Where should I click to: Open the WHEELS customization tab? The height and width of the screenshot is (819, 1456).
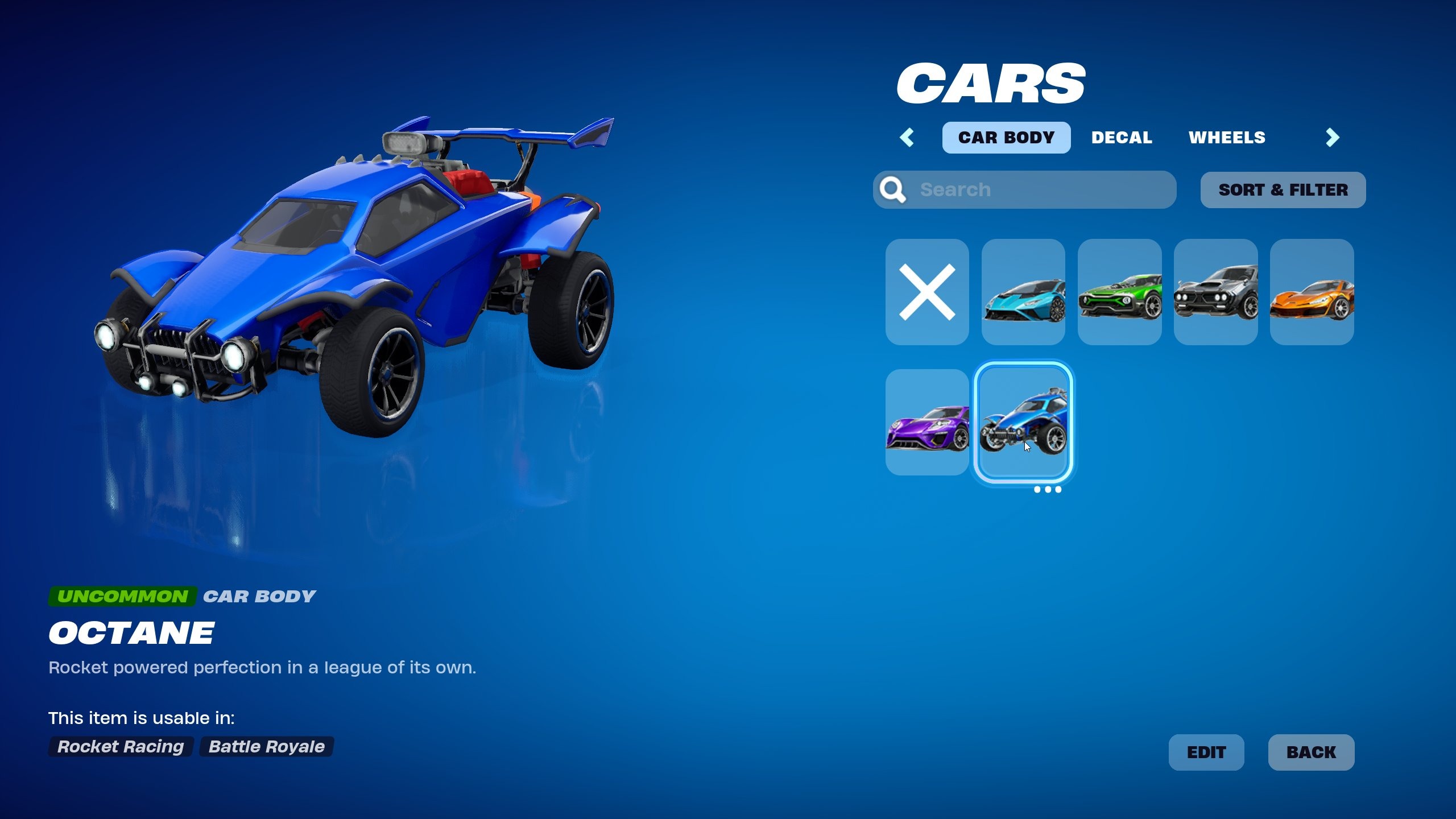(1227, 137)
